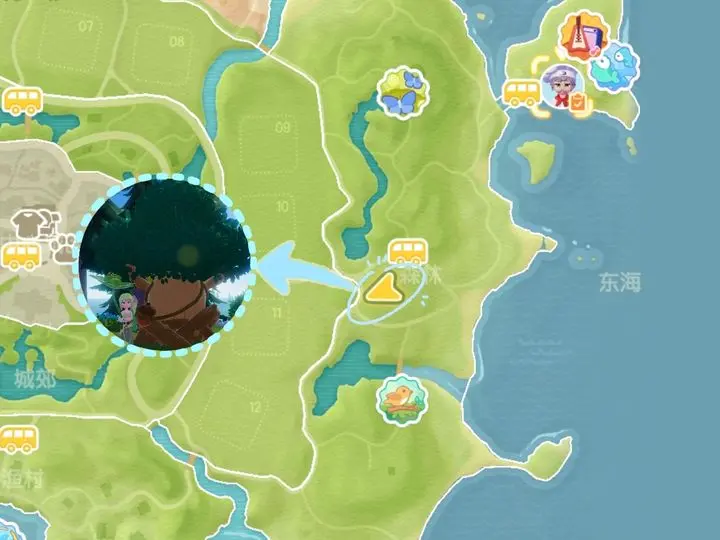Choose the bus stop beside the NPC portrait
Viewport: 720px width, 540px height.
point(521,93)
